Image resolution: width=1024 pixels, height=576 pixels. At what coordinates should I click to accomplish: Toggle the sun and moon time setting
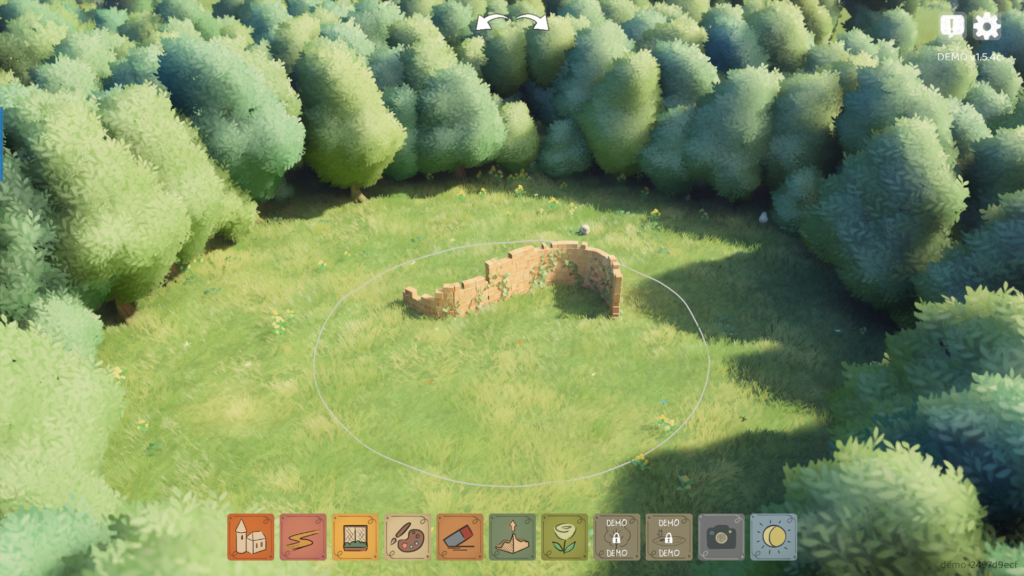pos(774,537)
